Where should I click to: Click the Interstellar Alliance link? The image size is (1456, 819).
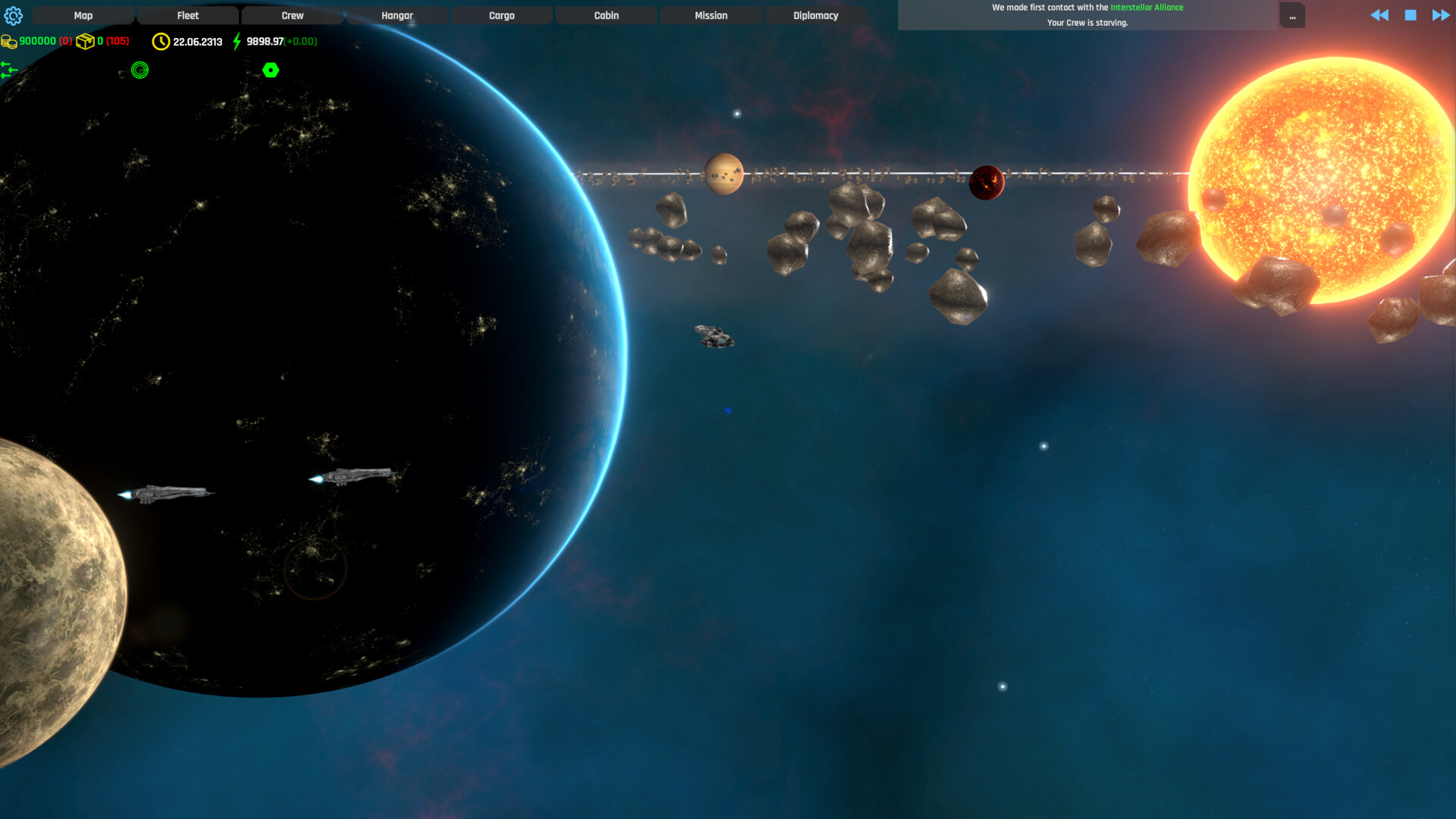point(1147,6)
